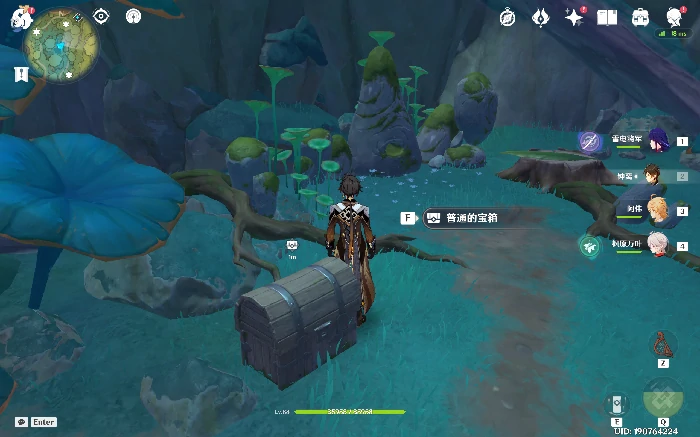Open the Adventurer Handbook book icon

(607, 17)
